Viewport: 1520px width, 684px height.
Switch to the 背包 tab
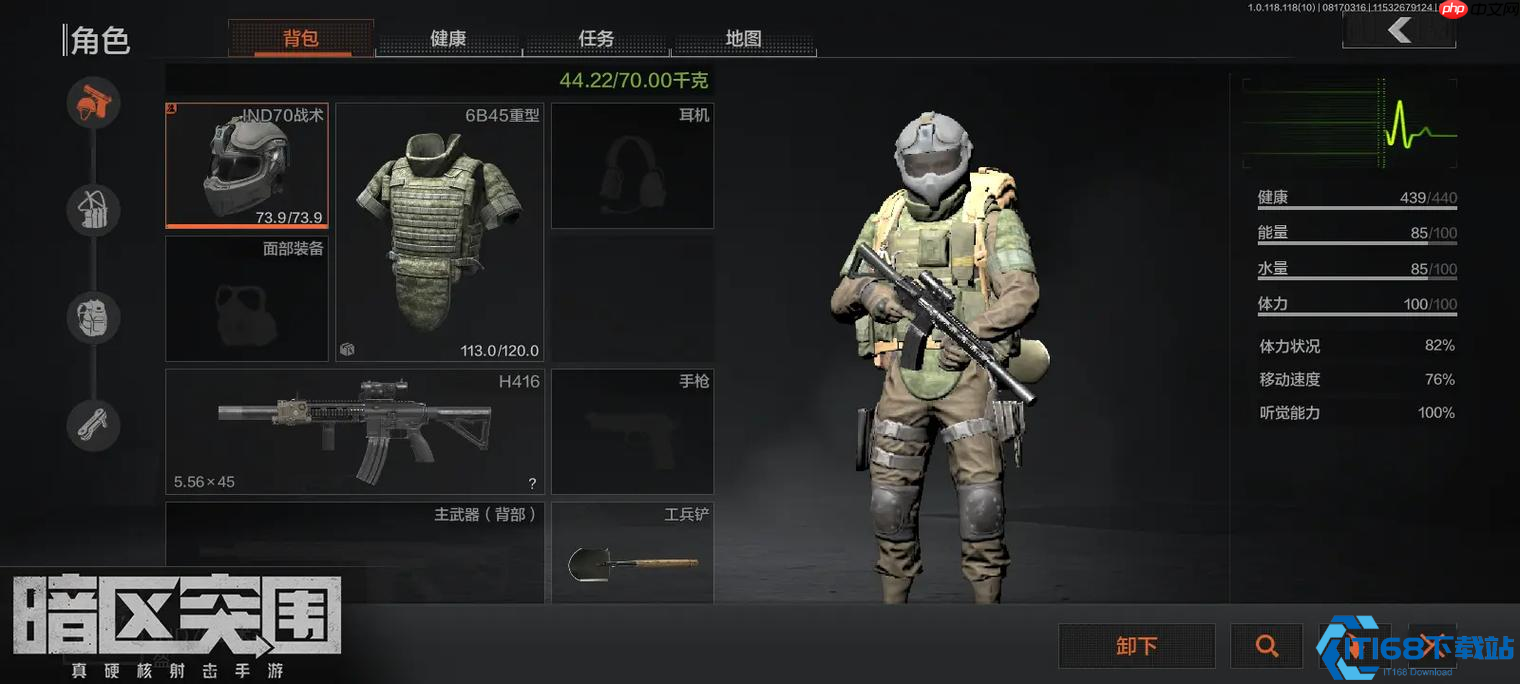pyautogui.click(x=301, y=39)
